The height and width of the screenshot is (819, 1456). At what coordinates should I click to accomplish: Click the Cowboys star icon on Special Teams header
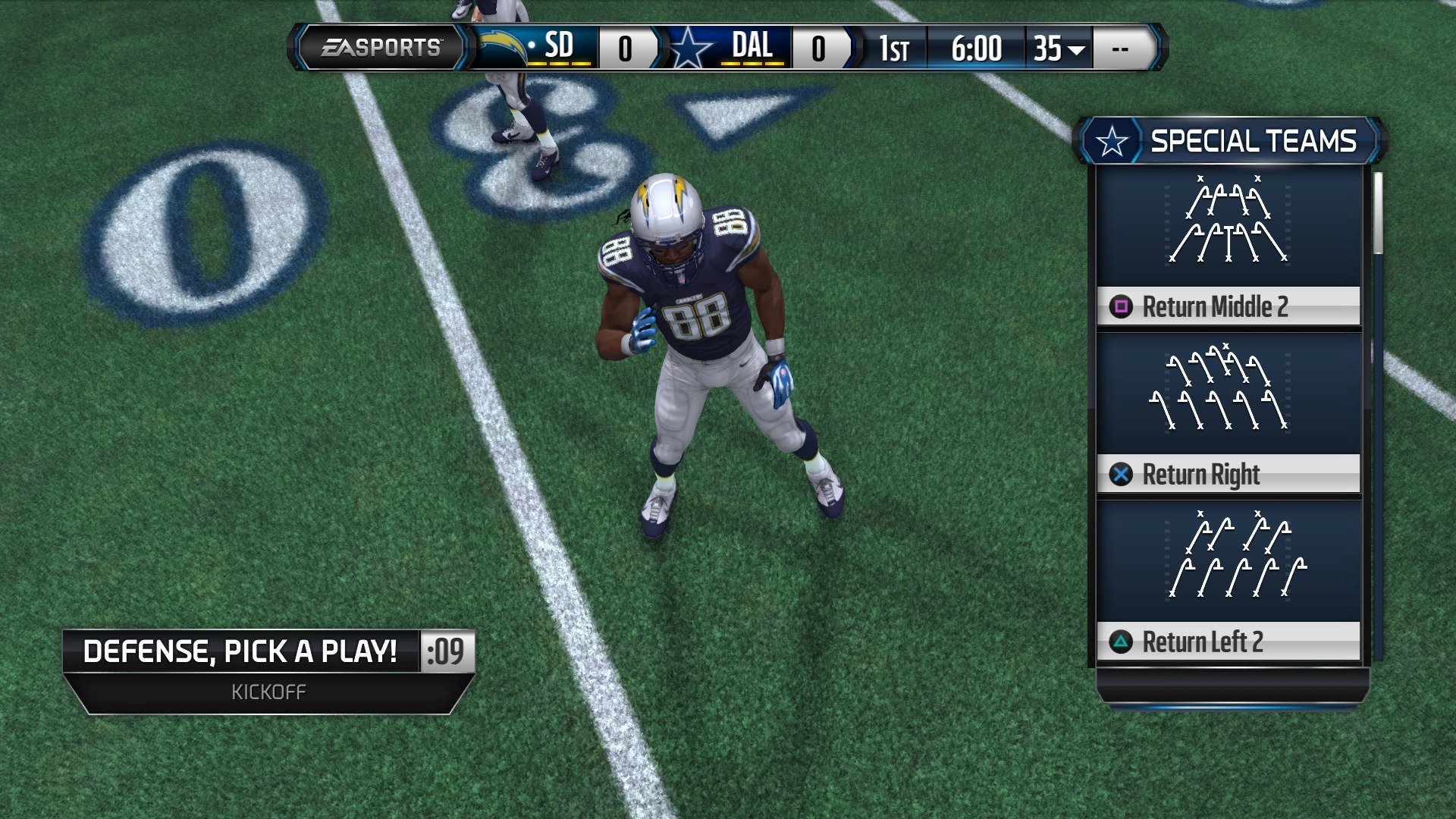click(x=1112, y=140)
